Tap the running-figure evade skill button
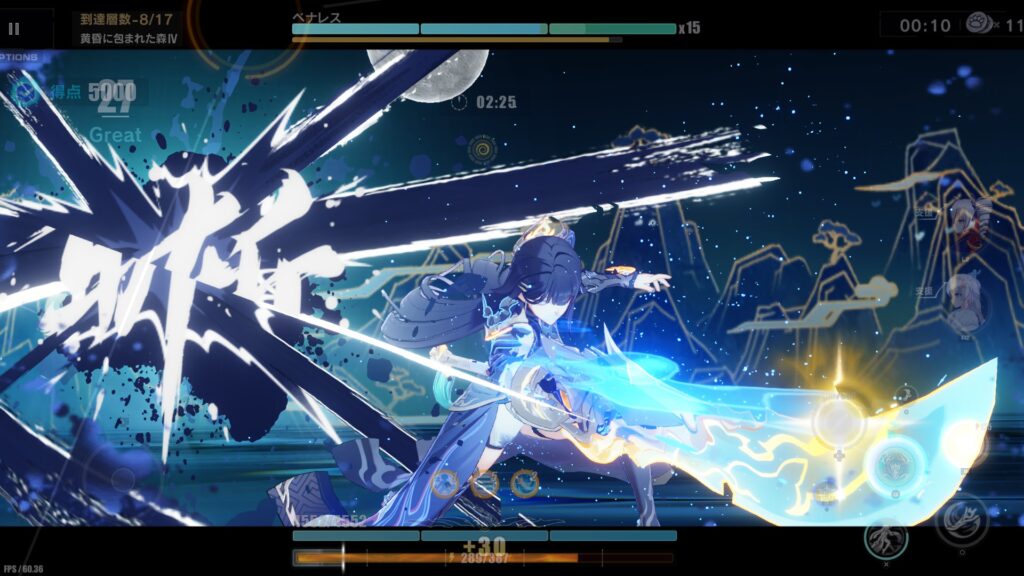 click(885, 537)
